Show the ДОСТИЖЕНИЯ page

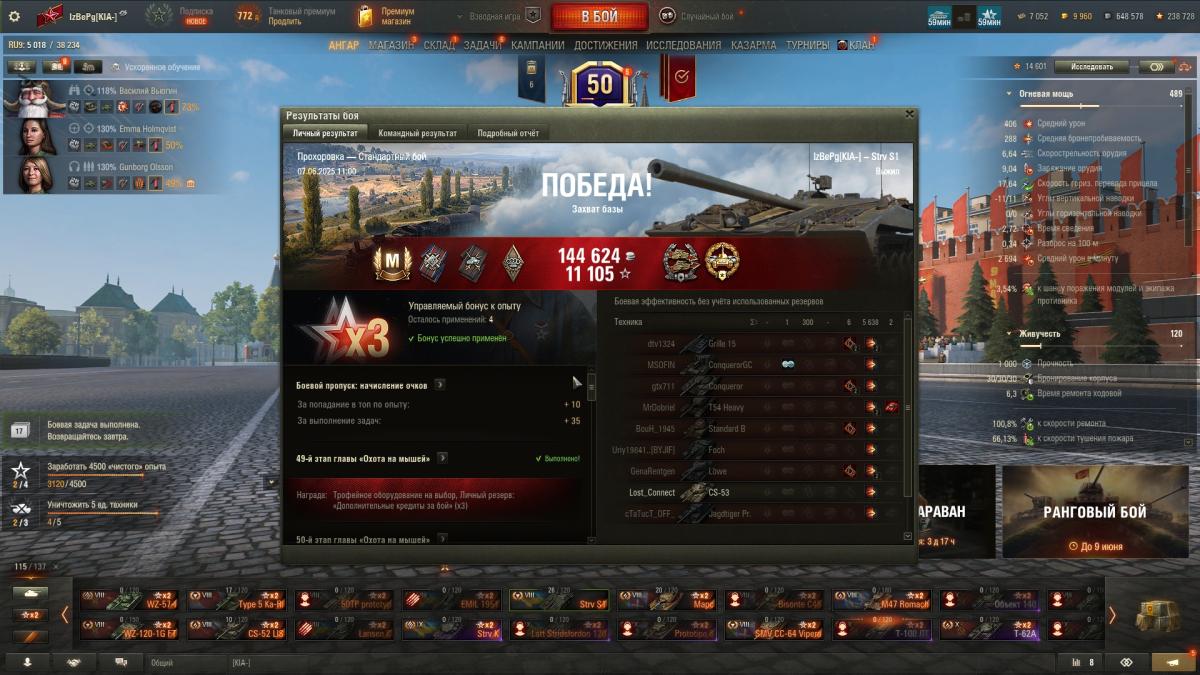click(606, 45)
